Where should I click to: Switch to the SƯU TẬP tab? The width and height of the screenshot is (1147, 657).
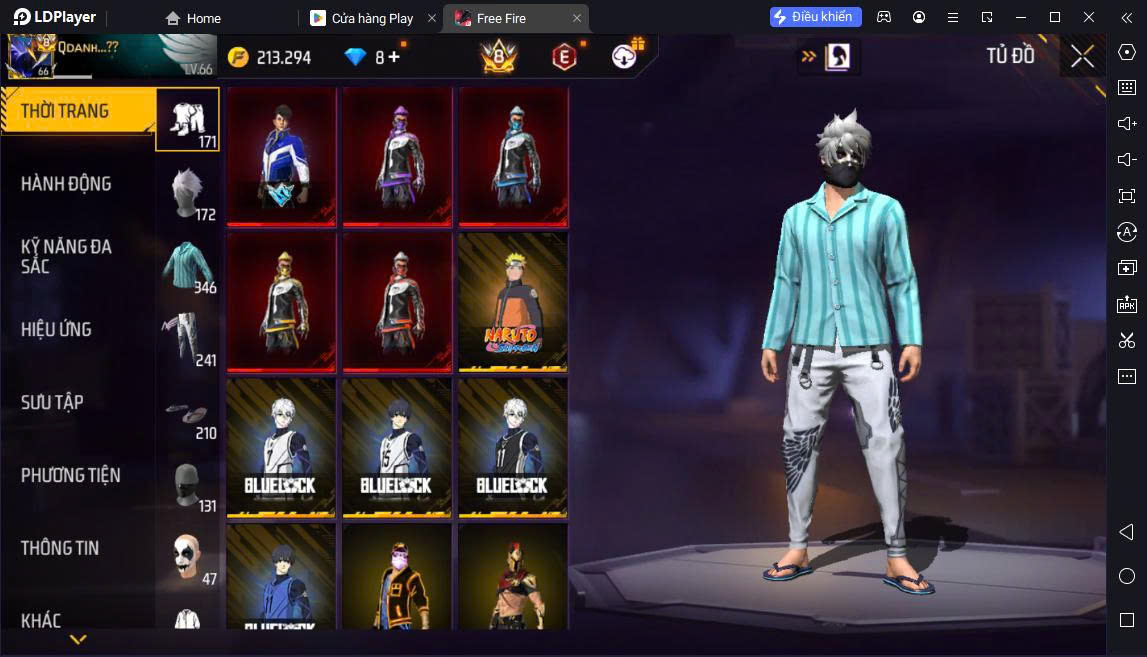click(52, 402)
